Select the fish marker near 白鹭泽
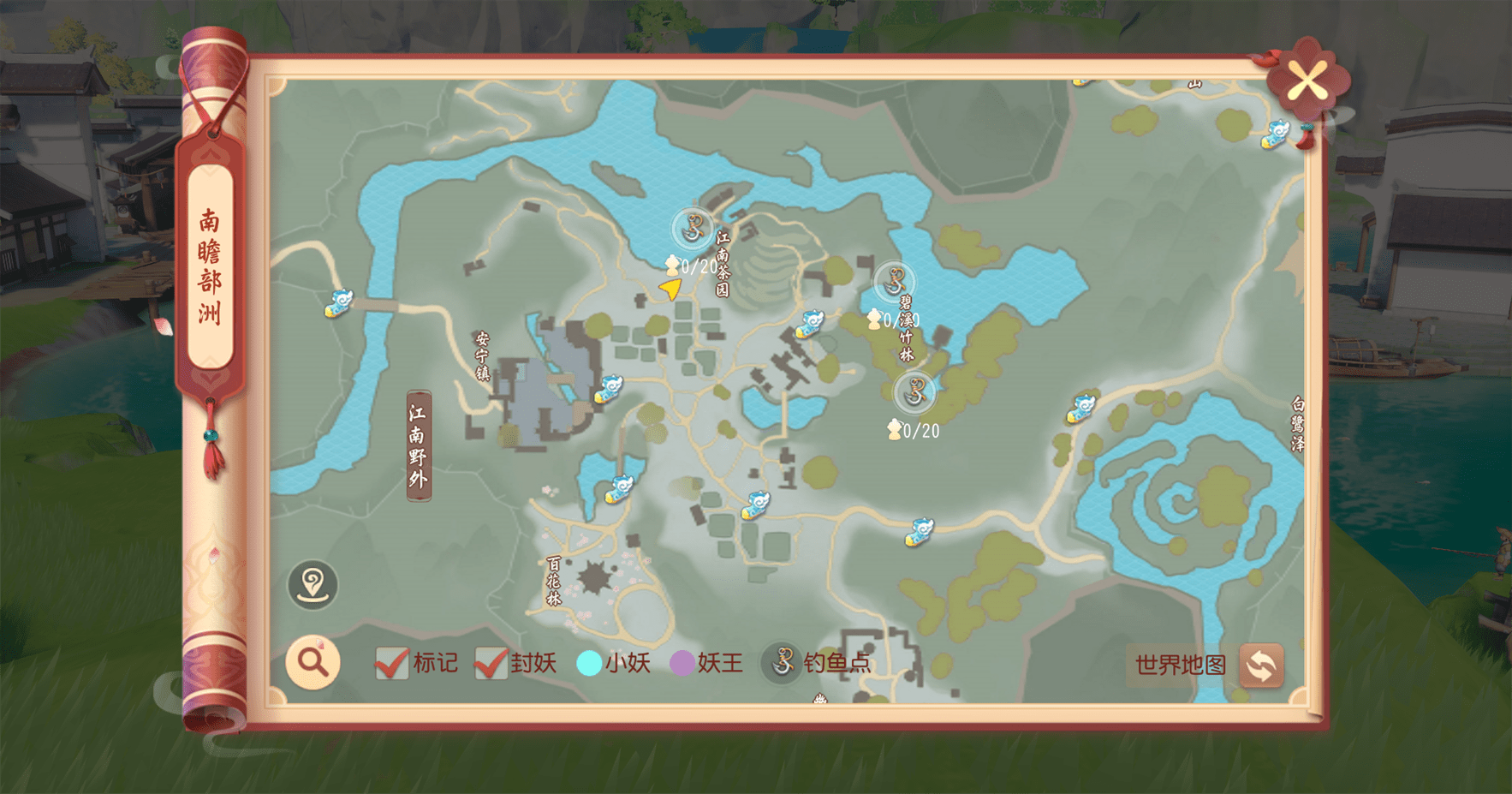Screen dimensions: 1512x794 [x=1081, y=409]
